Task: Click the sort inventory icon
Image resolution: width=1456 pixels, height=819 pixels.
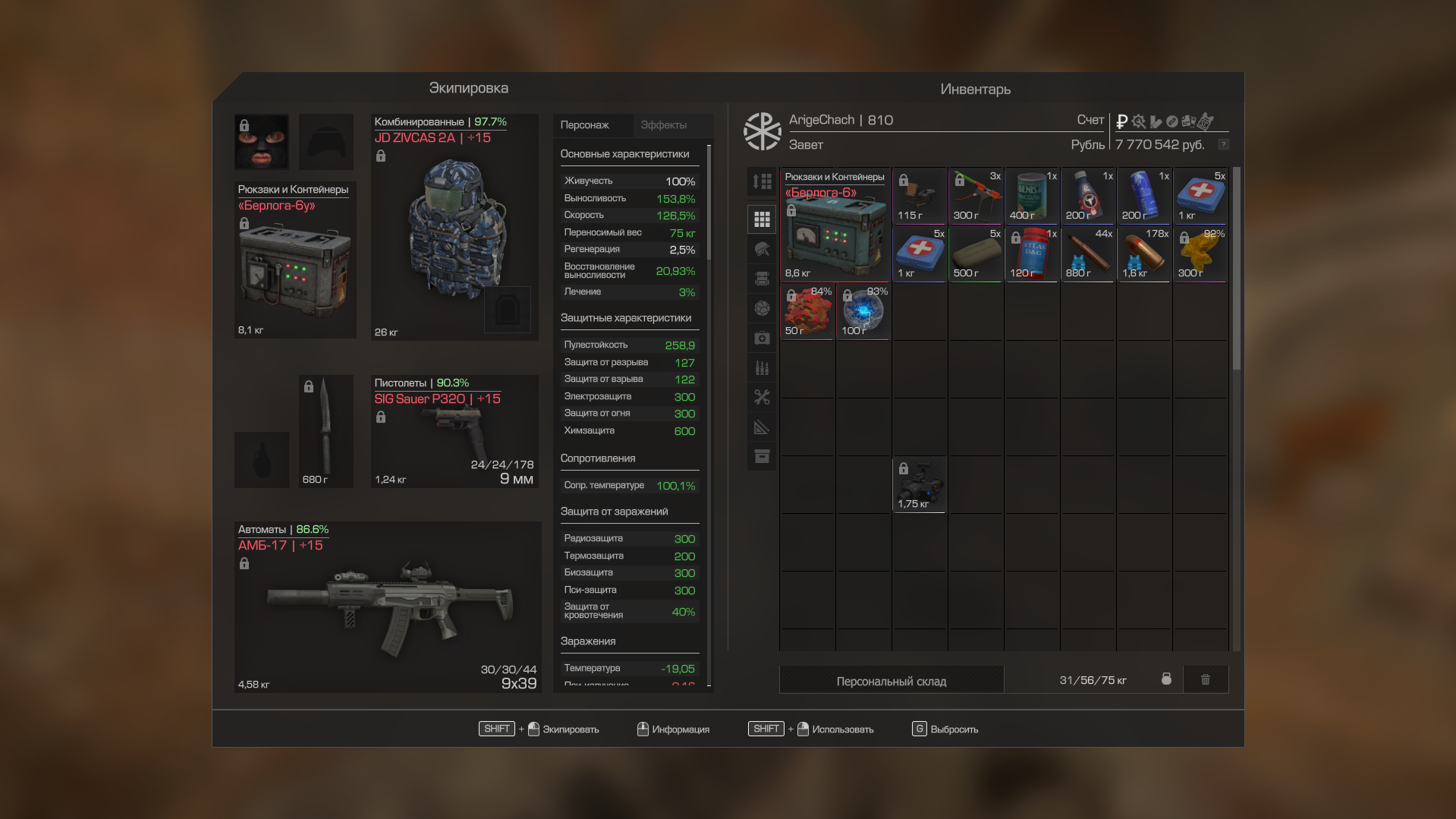Action: click(x=762, y=181)
